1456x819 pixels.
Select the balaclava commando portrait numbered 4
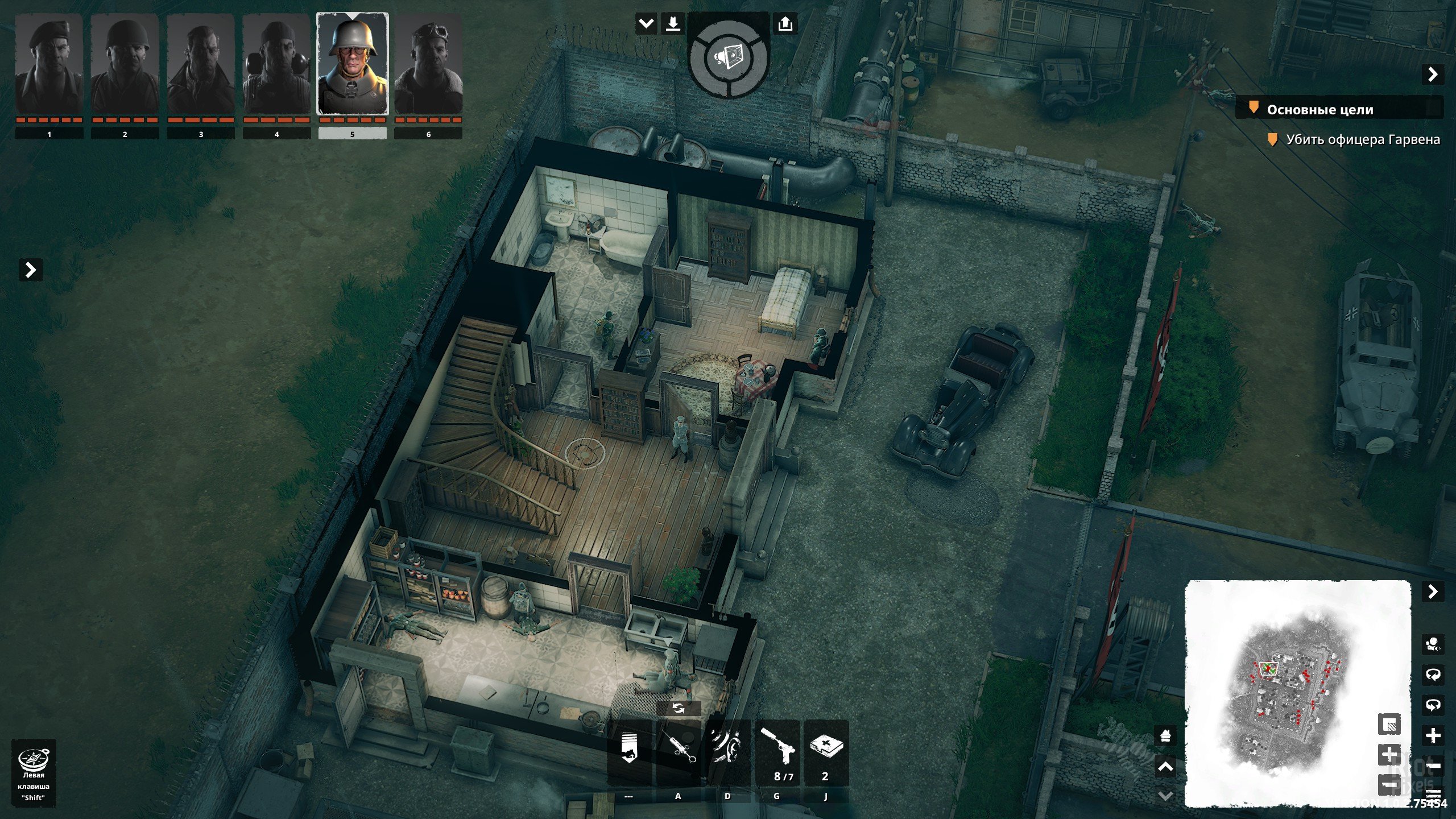click(x=276, y=65)
